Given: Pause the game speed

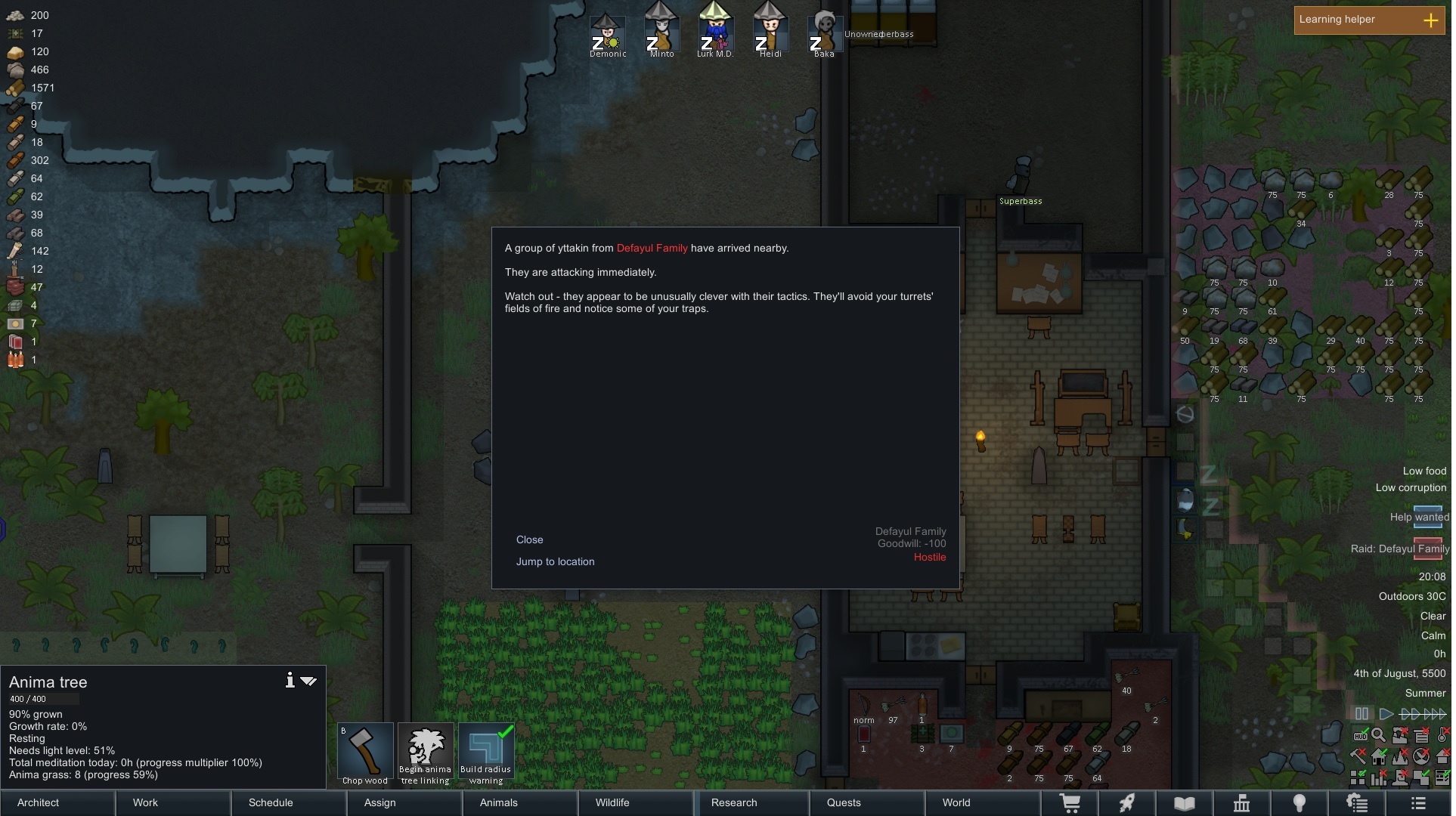Looking at the screenshot, I should 1362,714.
